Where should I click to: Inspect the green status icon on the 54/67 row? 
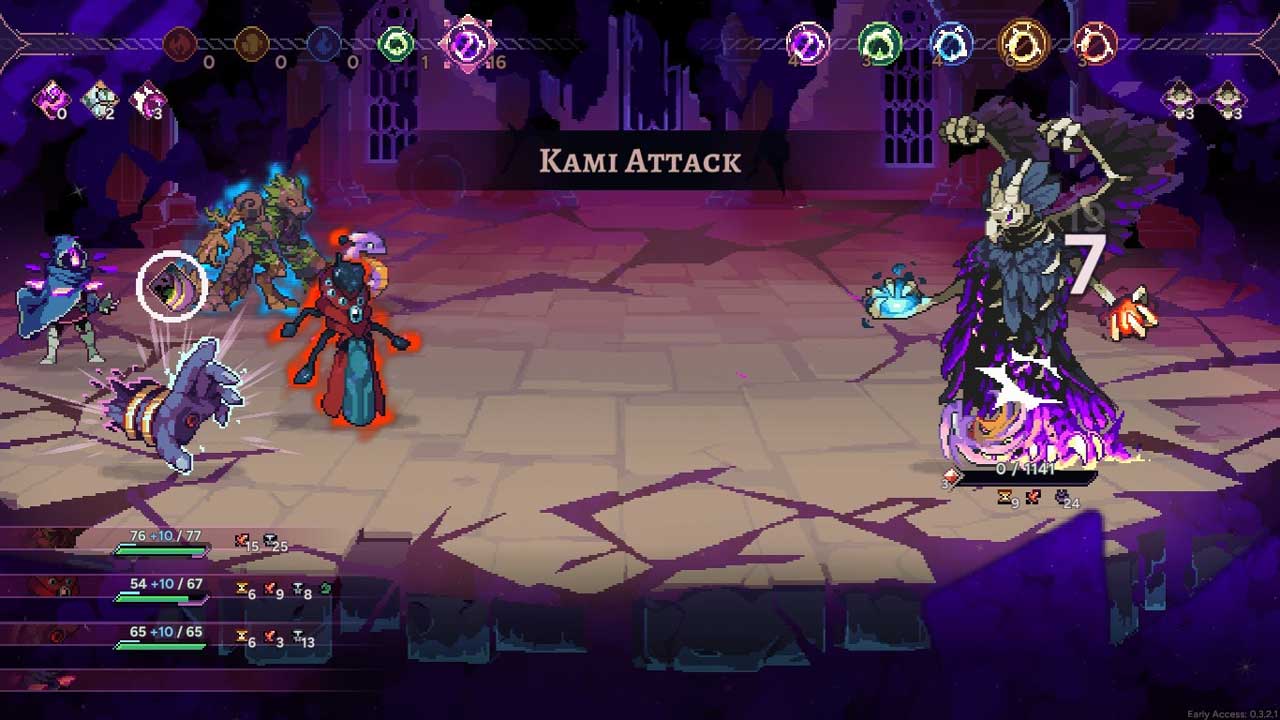[325, 590]
